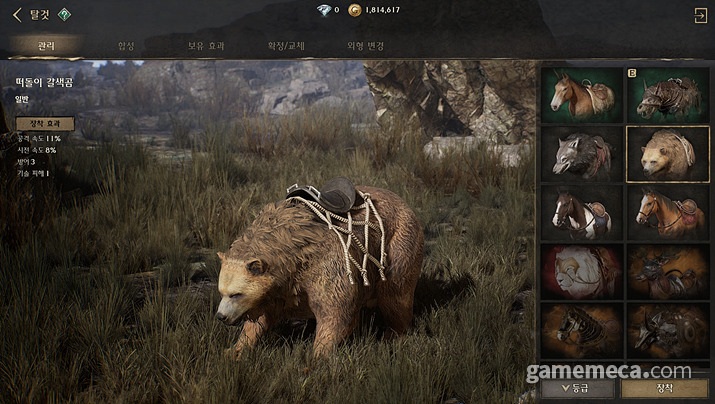Screen dimensions: 715x404
Task: Go back from the mount (탈것) screen
Action: pos(16,14)
